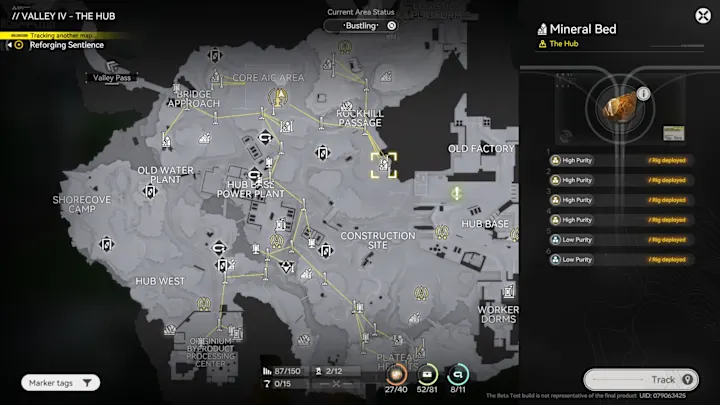The height and width of the screenshot is (405, 720).
Task: Click the yellow marker in Core AIC Area
Action: pos(282,98)
